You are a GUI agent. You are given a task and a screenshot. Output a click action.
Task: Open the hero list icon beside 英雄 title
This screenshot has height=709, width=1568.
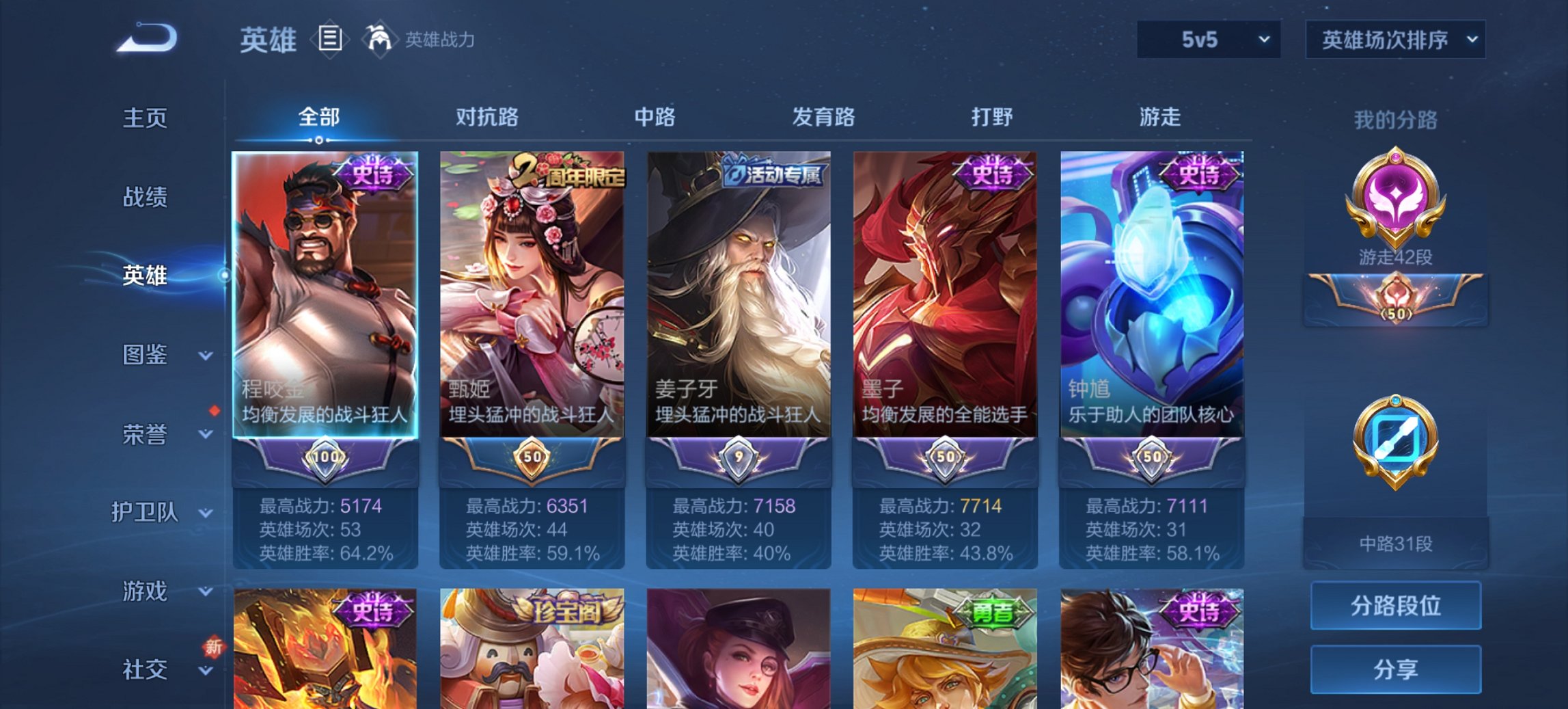331,40
